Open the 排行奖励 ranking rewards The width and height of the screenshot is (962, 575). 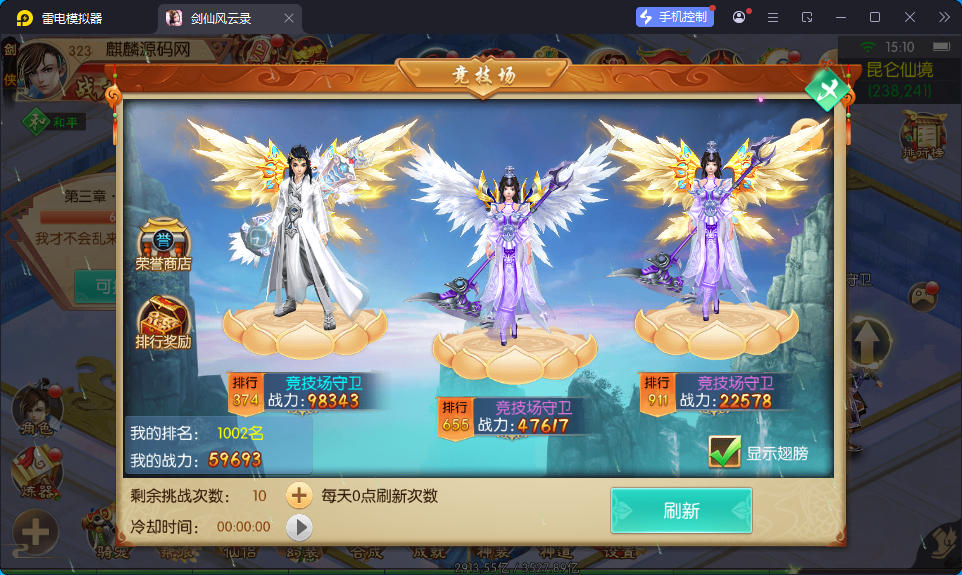(x=163, y=322)
